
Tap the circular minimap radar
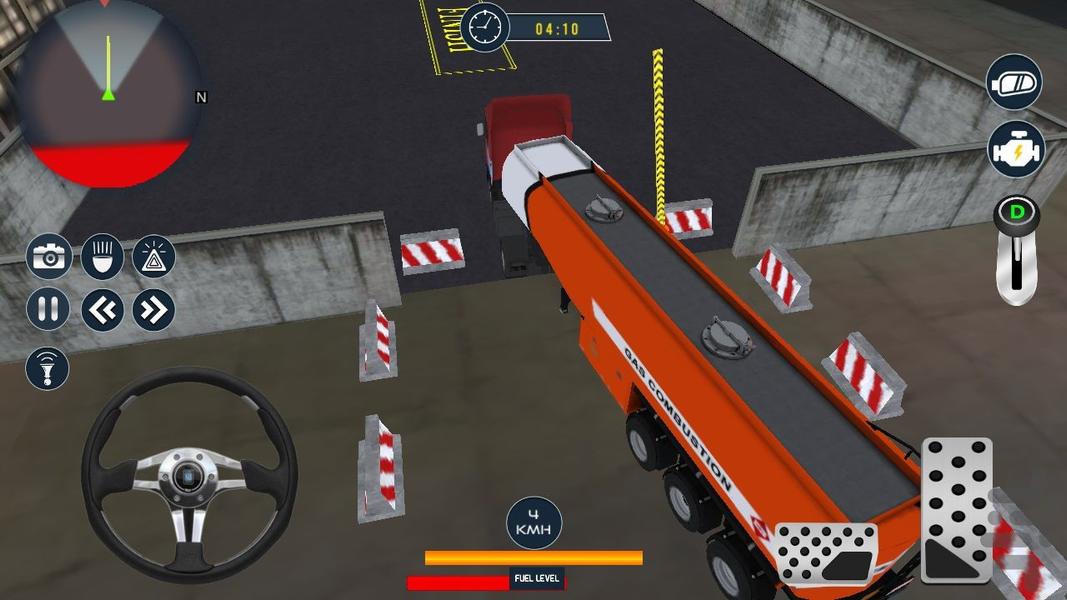click(x=108, y=95)
